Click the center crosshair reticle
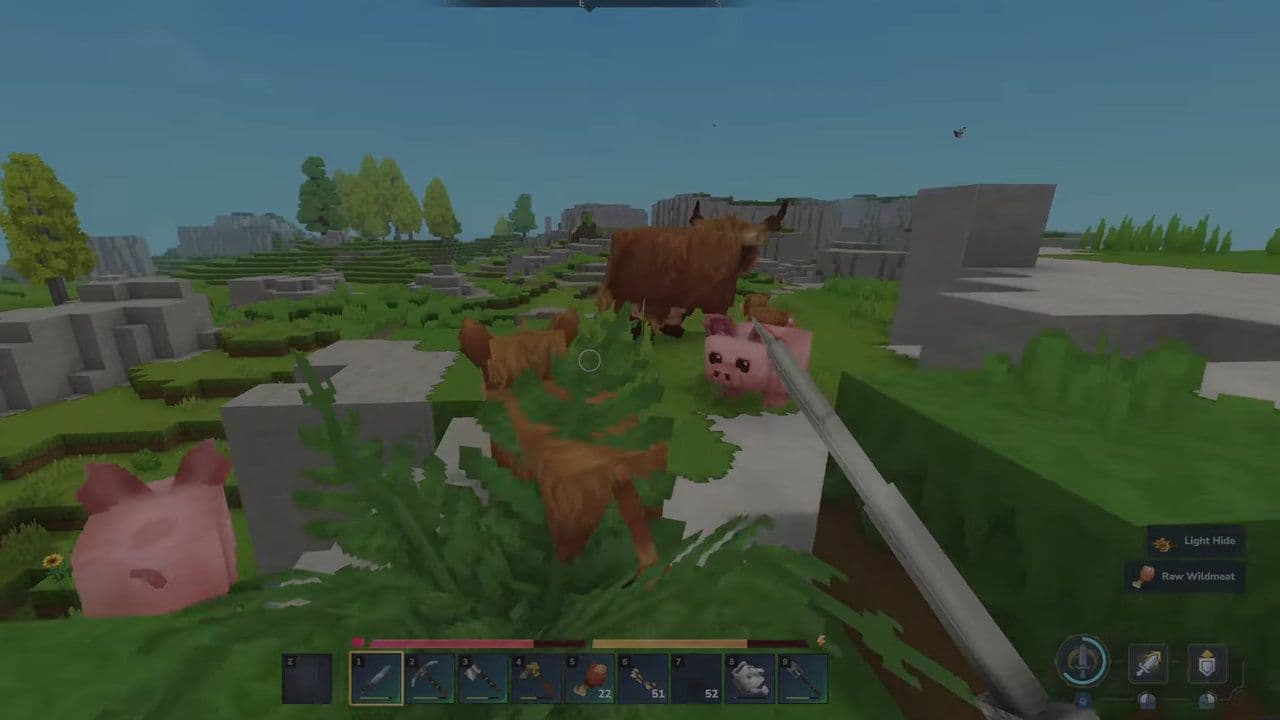1280x720 pixels. (589, 361)
